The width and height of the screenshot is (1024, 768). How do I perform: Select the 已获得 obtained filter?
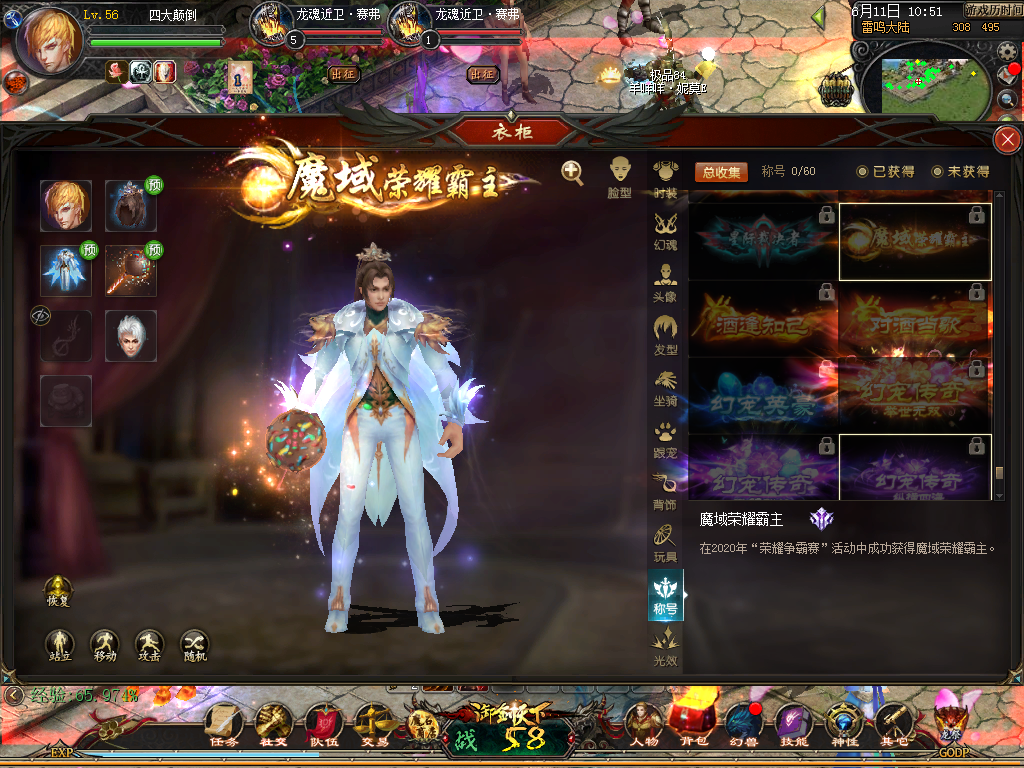(885, 172)
